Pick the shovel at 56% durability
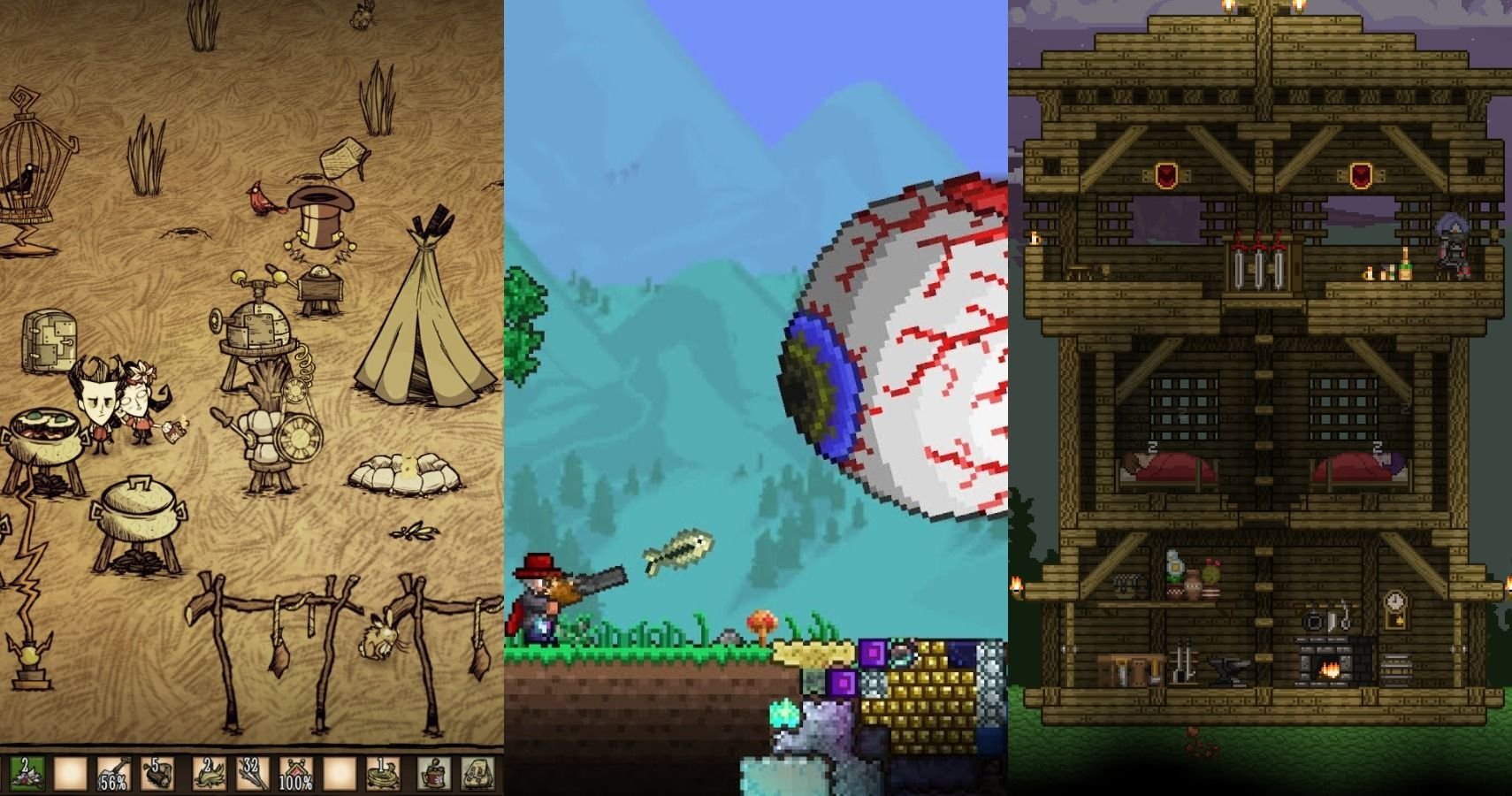Image resolution: width=1512 pixels, height=796 pixels. point(114,775)
